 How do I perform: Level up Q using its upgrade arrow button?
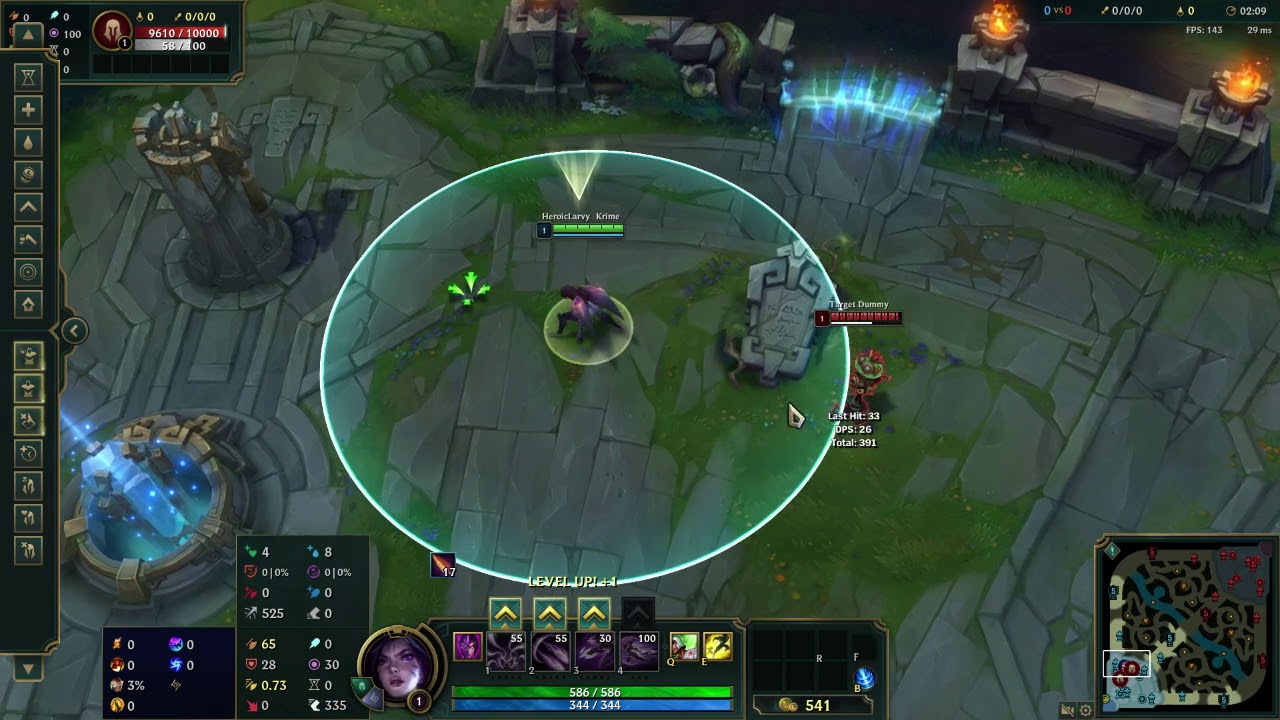[x=506, y=612]
